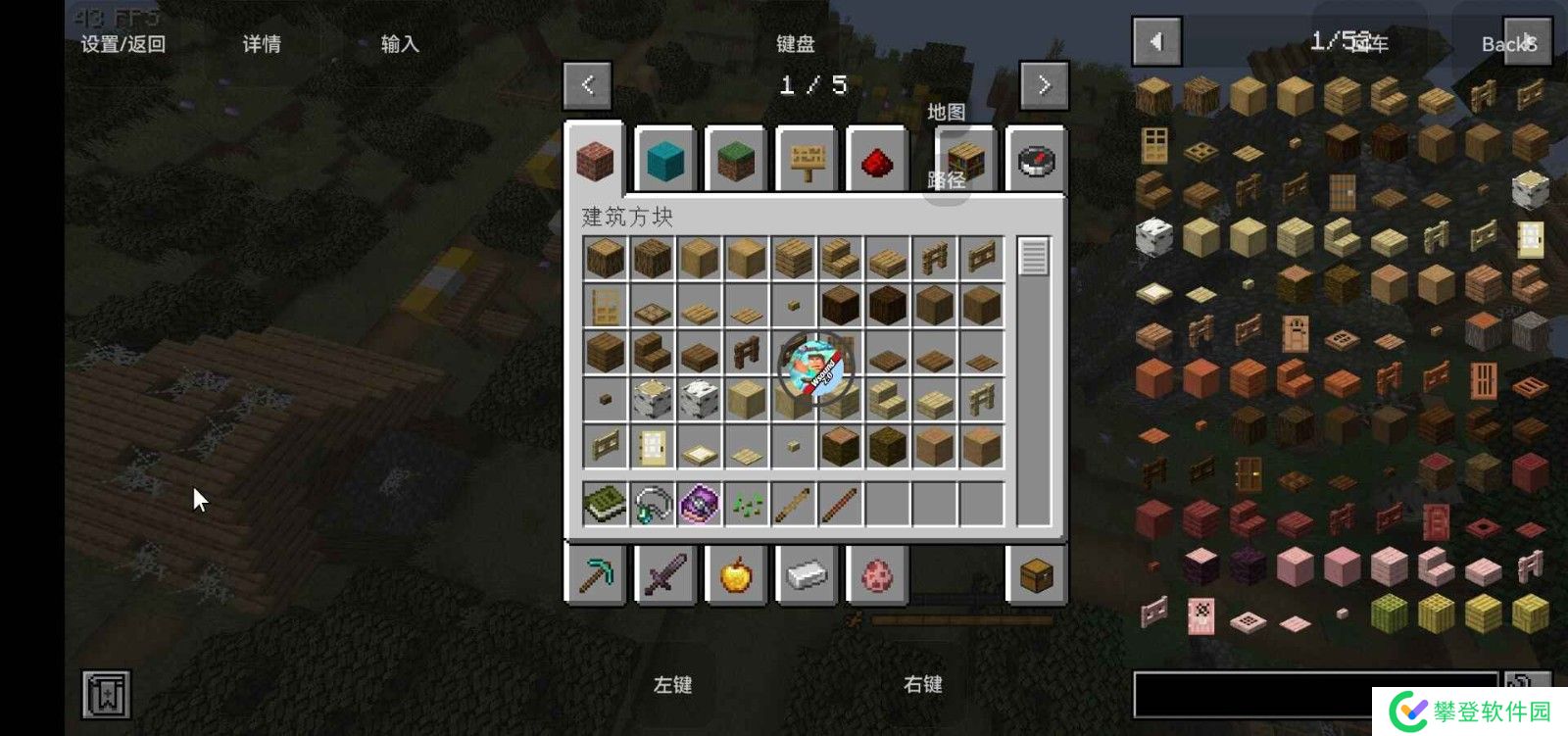1568x736 pixels.
Task: Switch to the spawn egg tab
Action: [x=877, y=574]
